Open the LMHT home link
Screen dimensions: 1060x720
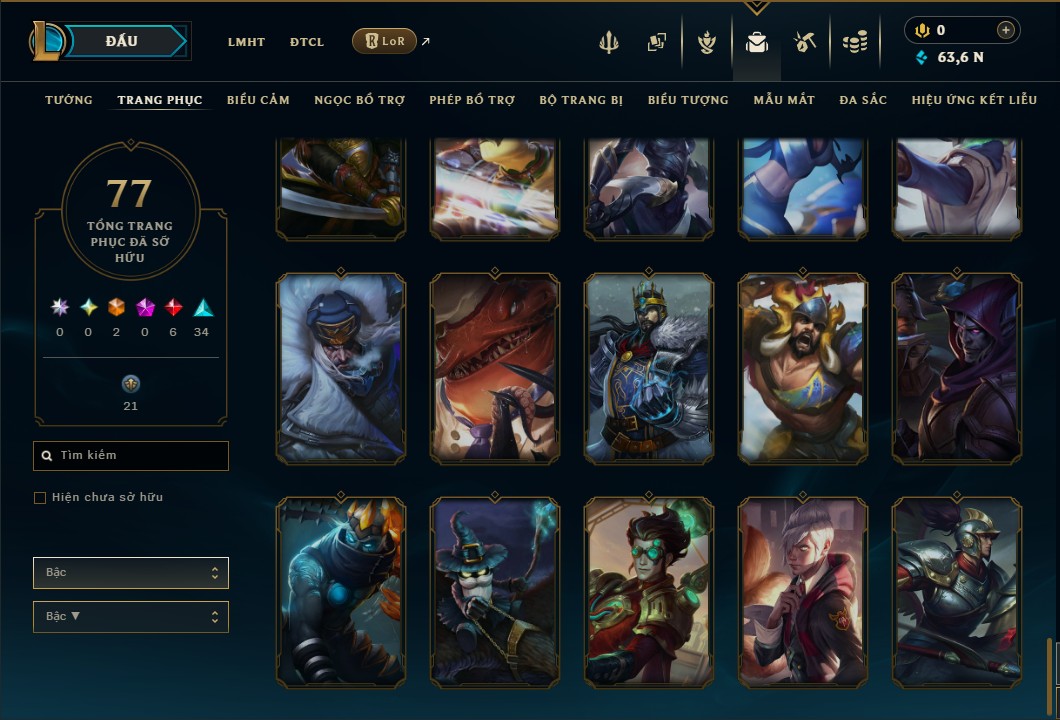[246, 42]
